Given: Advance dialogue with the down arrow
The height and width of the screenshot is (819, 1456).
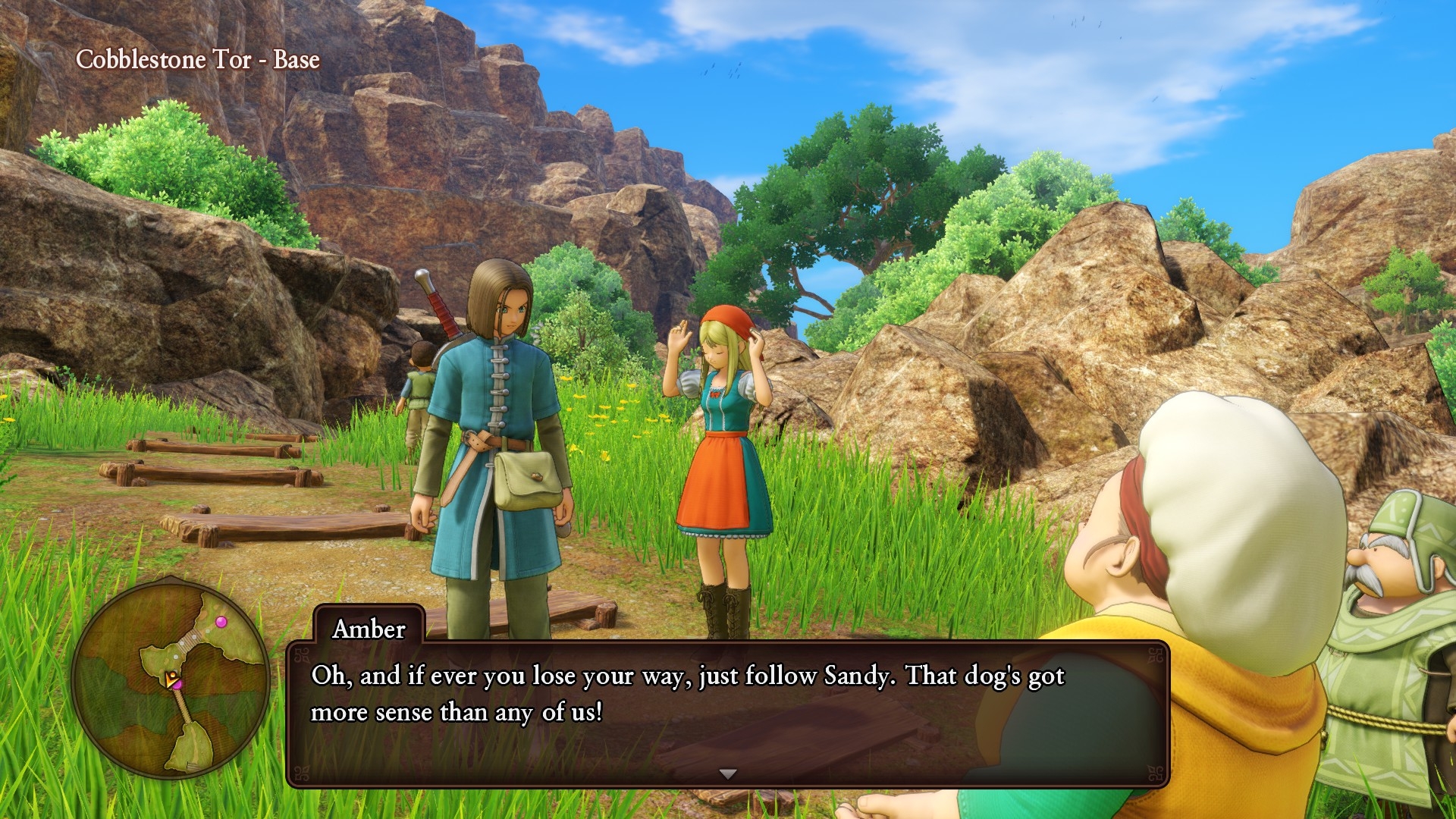Looking at the screenshot, I should pyautogui.click(x=728, y=774).
